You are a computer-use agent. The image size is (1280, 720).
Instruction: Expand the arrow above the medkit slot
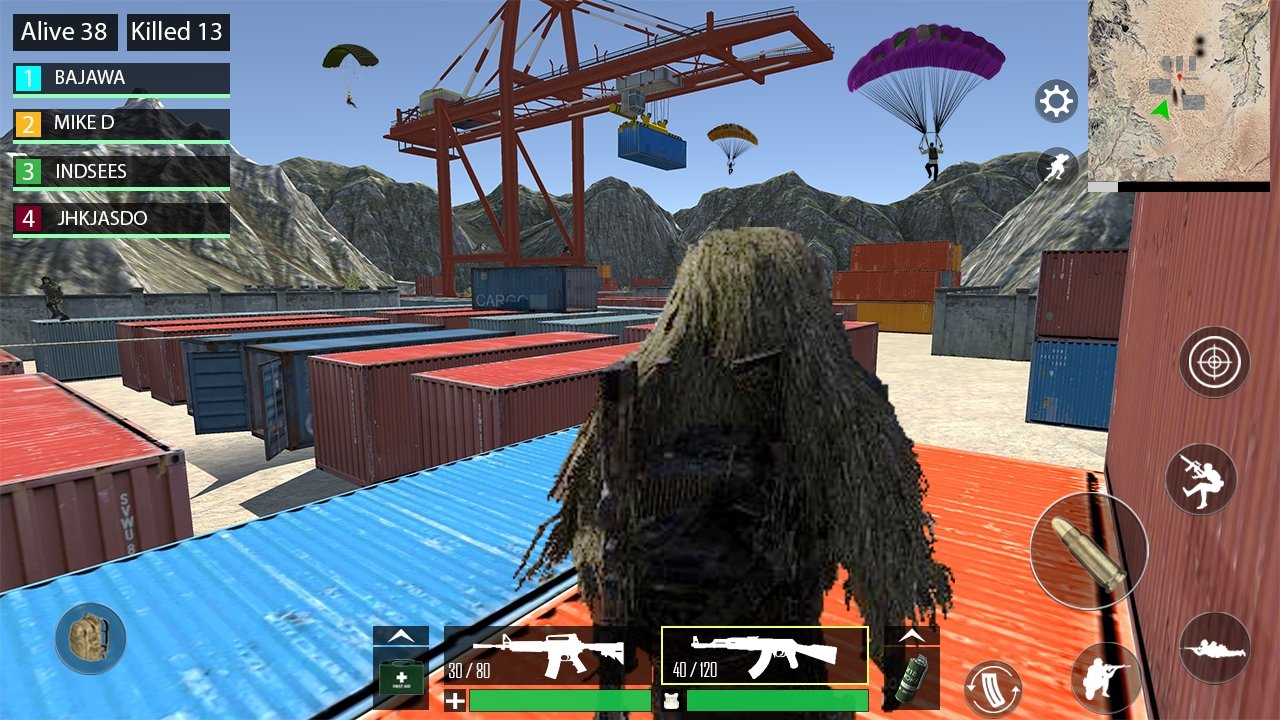pos(400,635)
